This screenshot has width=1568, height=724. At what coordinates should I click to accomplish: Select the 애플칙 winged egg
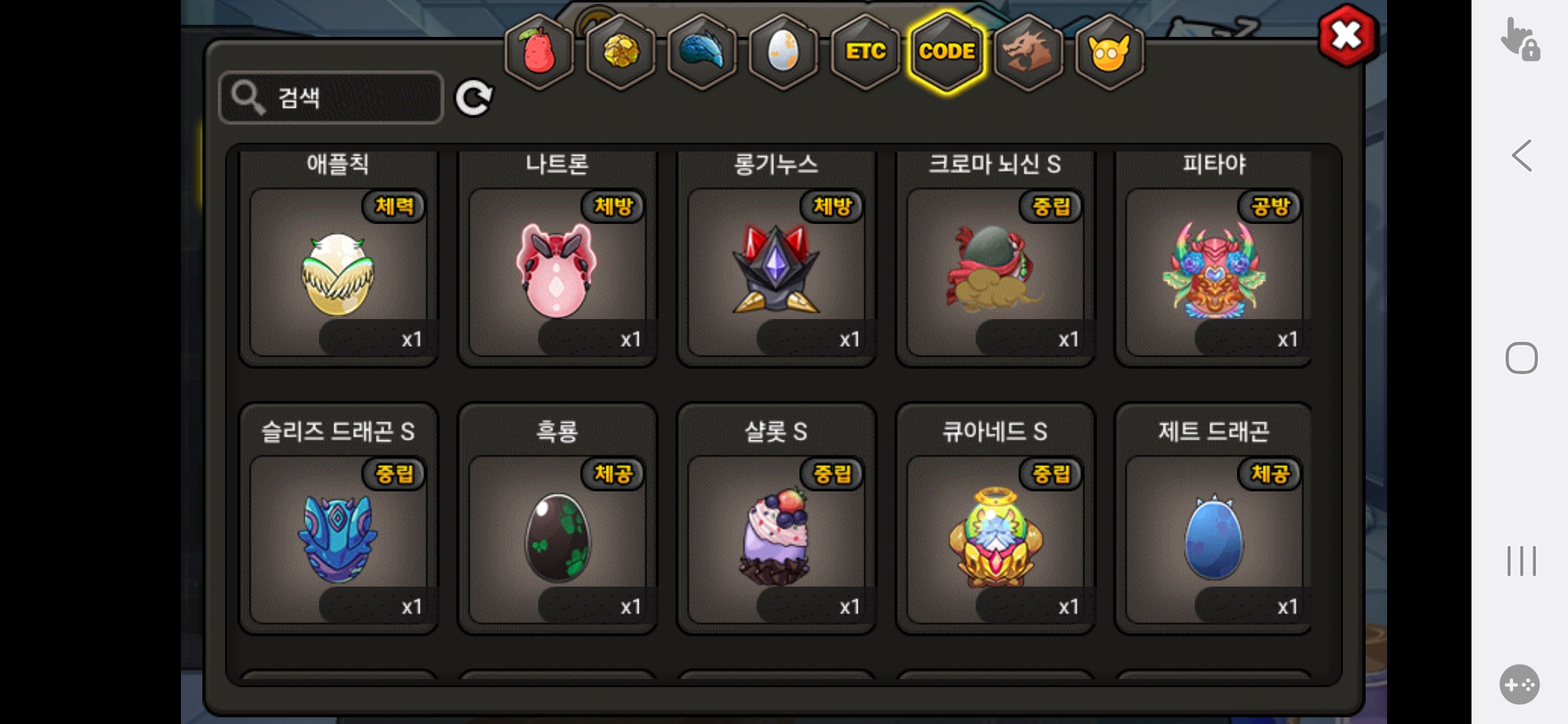(x=338, y=271)
